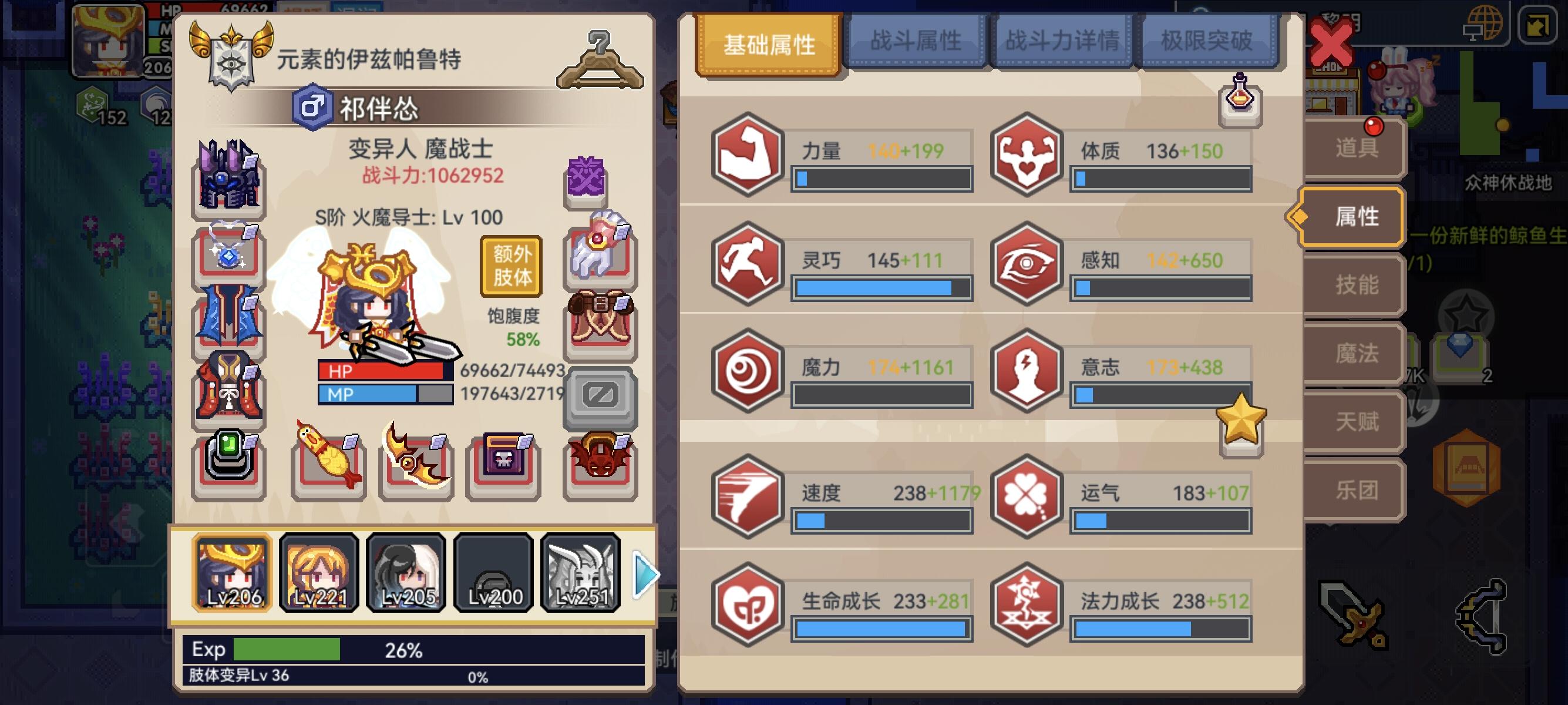Select the Lv221 character portrait
The image size is (1568, 705).
pos(319,571)
